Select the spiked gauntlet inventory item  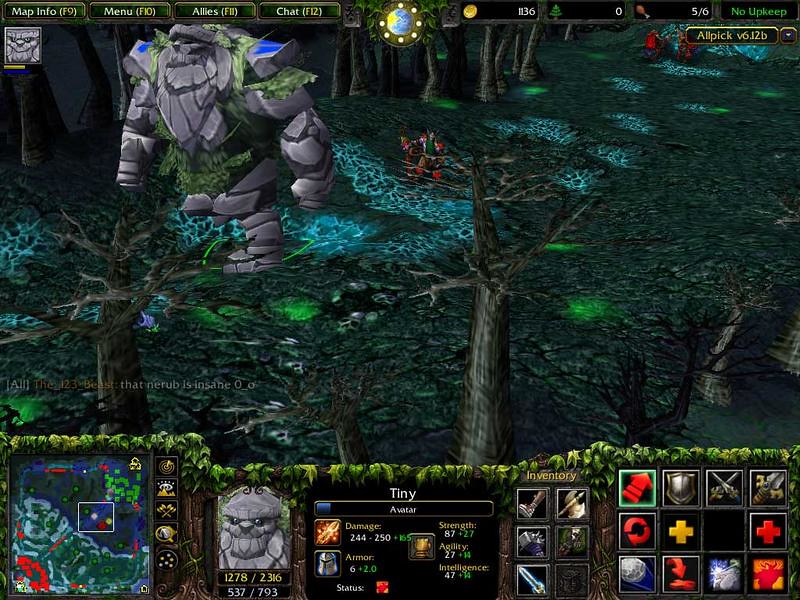tap(532, 541)
